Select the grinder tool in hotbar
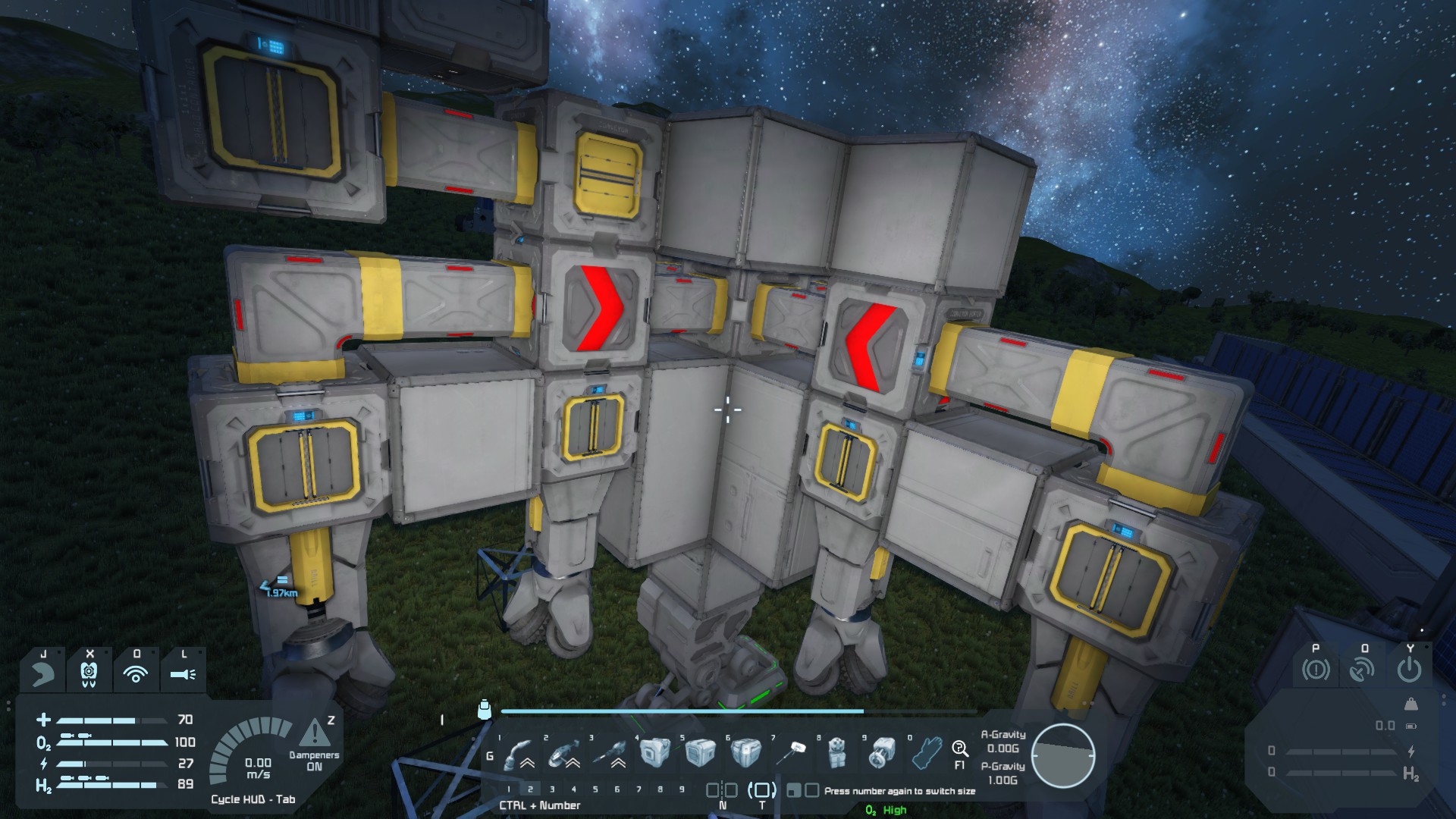The image size is (1456, 819). [x=563, y=753]
